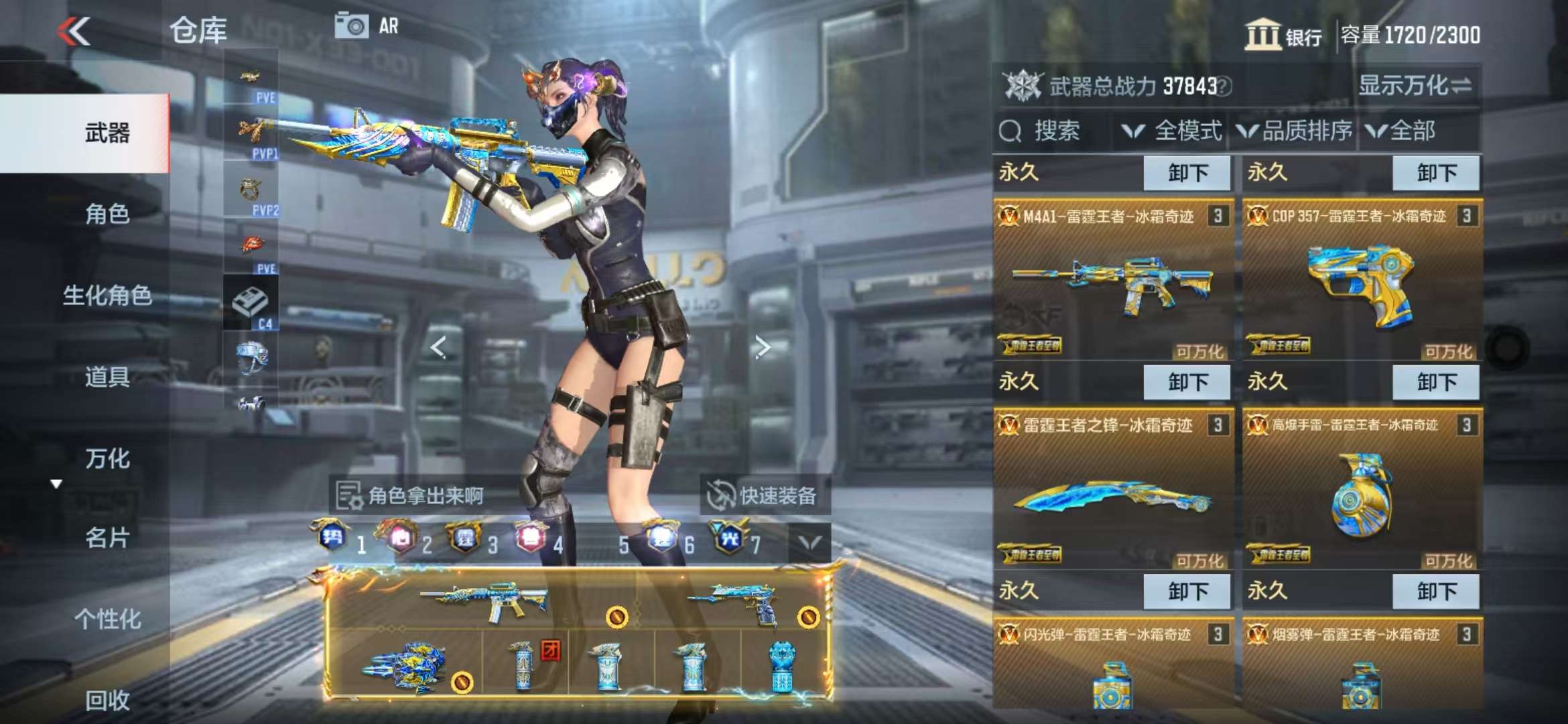The width and height of the screenshot is (1568, 724).
Task: Open the 万化 tab
Action: (x=107, y=459)
